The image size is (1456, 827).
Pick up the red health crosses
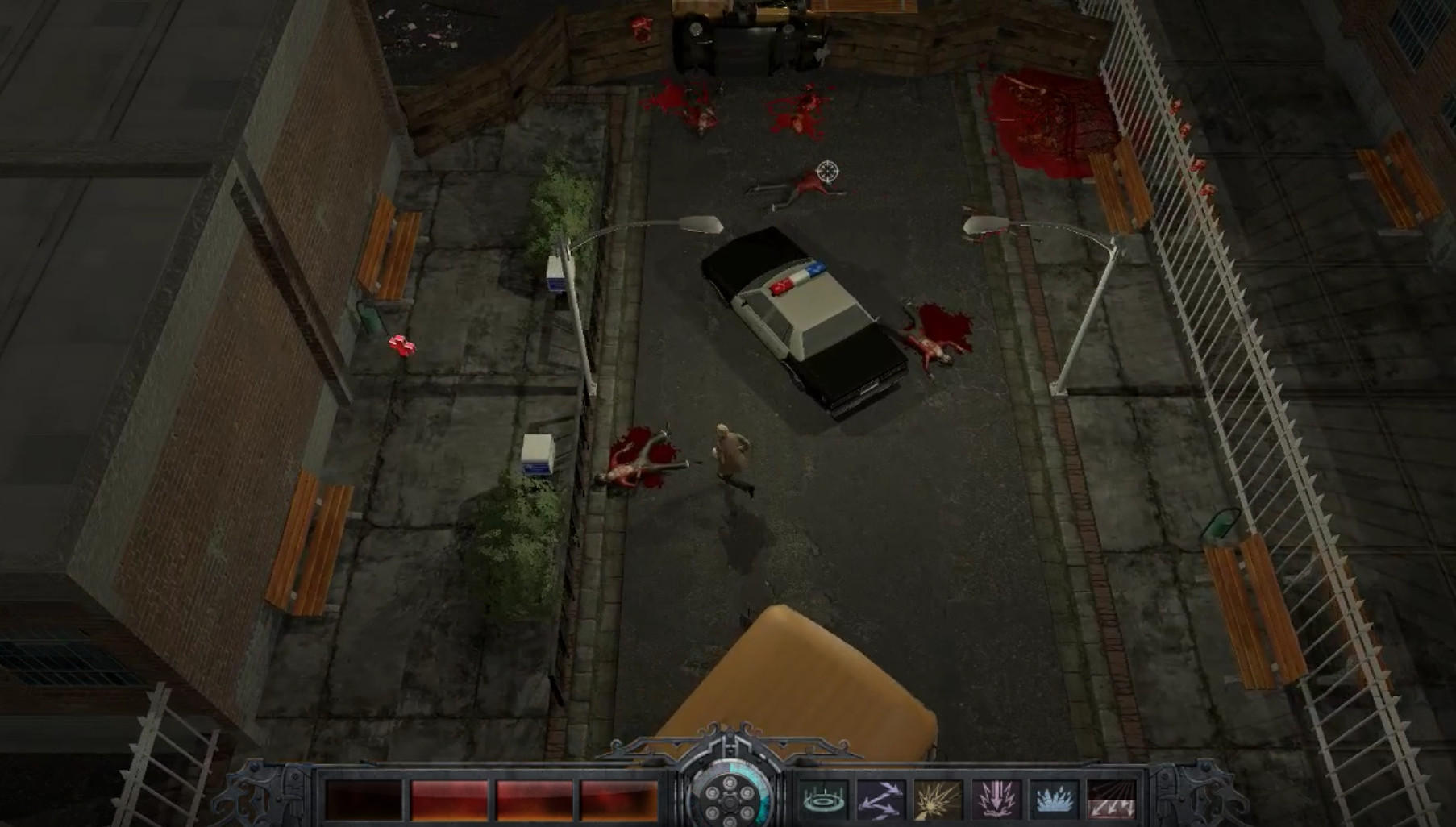[405, 344]
